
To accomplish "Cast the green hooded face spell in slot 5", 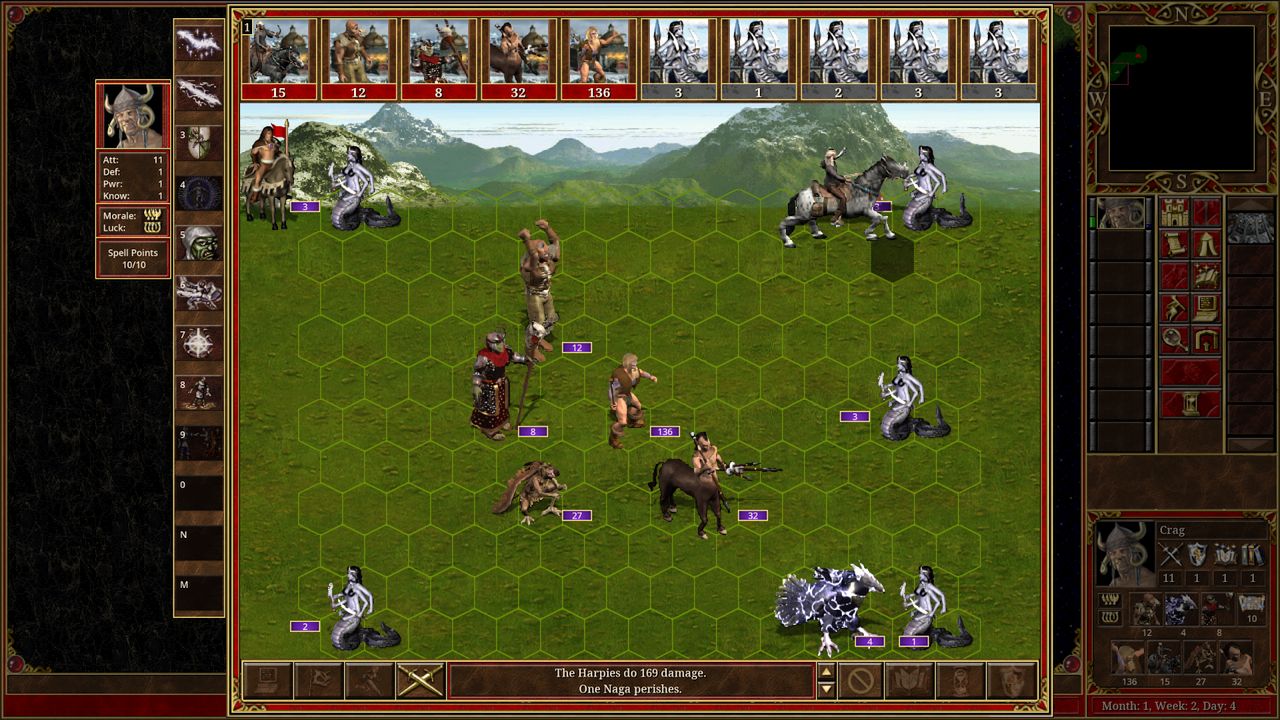I will 199,243.
